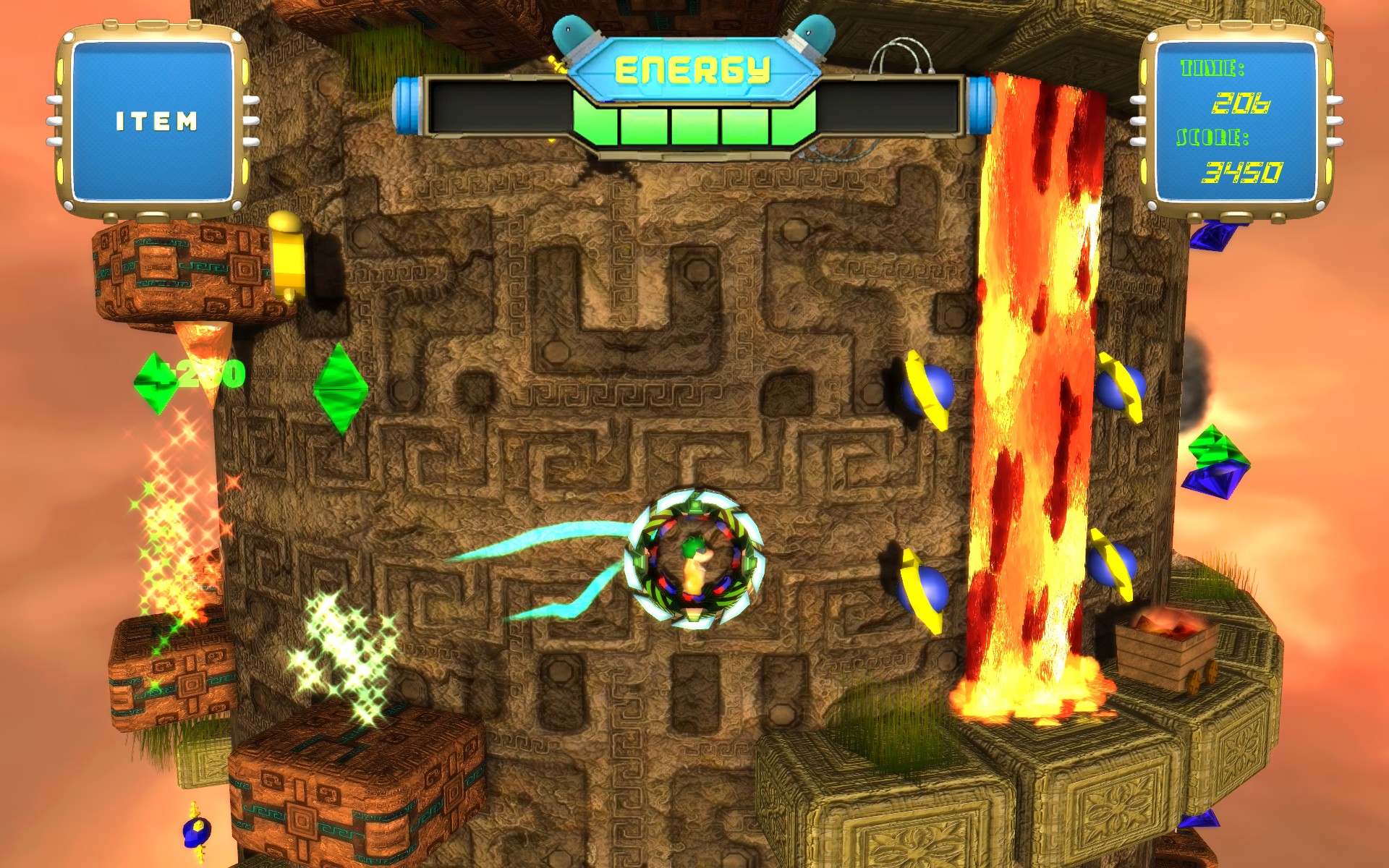The image size is (1389, 868).
Task: Open the ITEM panel
Action: click(156, 122)
